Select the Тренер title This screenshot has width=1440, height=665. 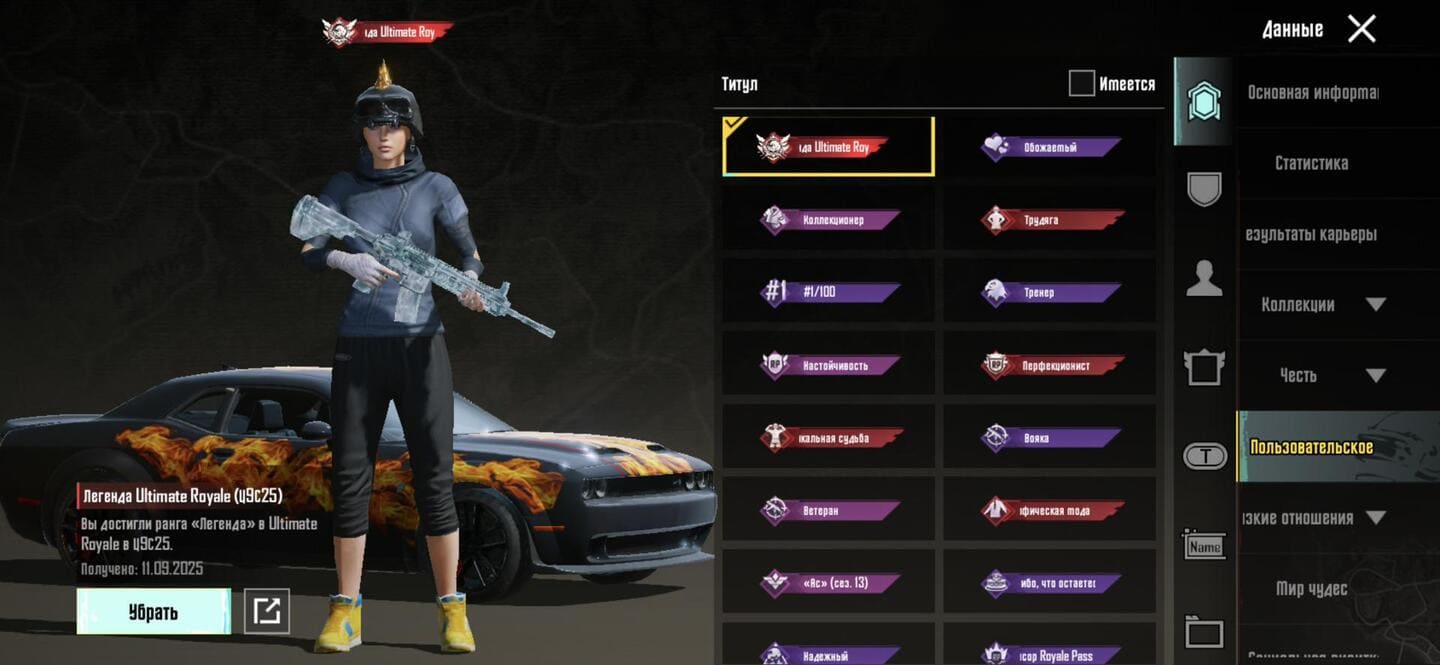[1050, 292]
